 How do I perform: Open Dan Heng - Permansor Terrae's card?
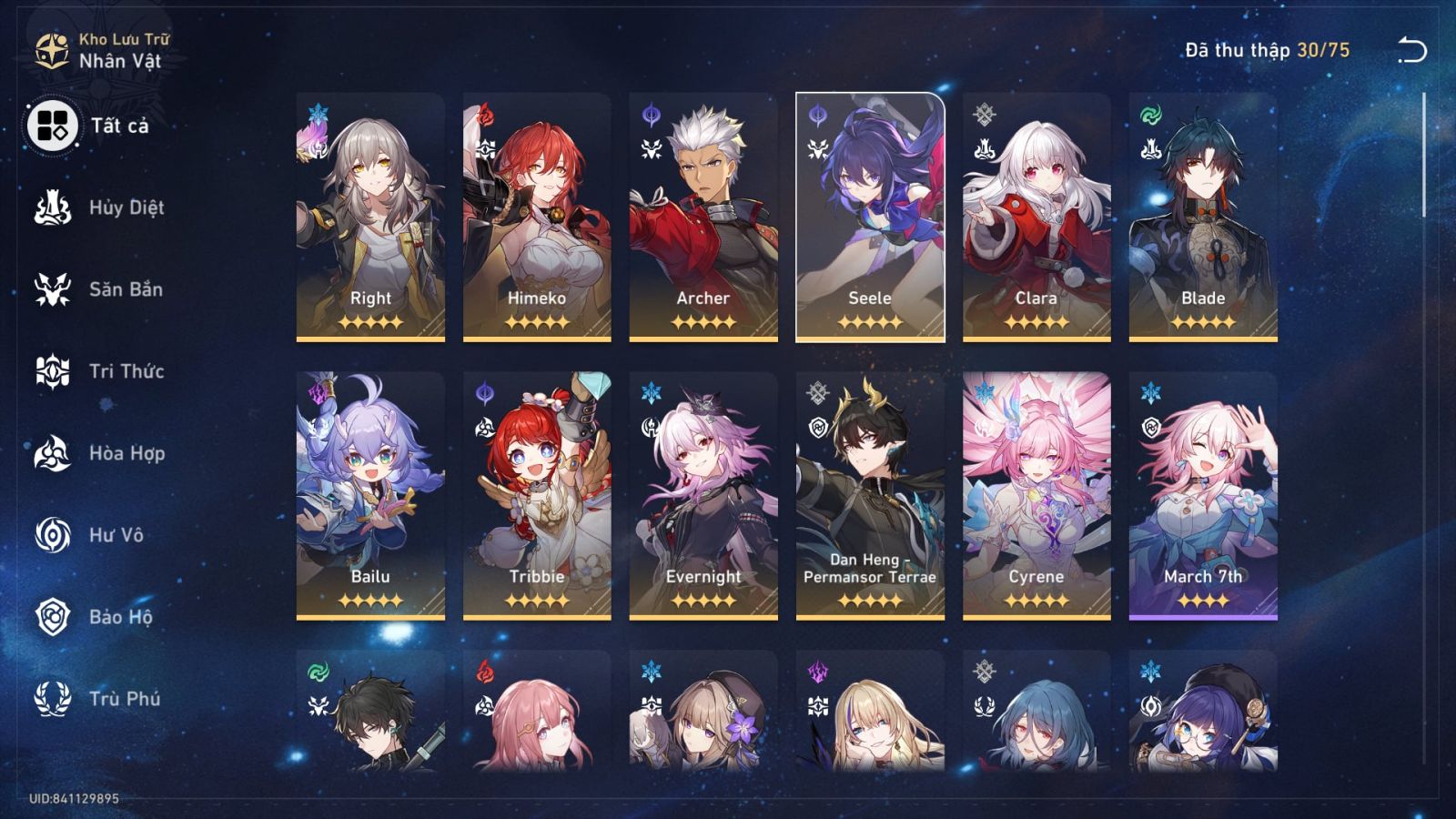click(x=871, y=491)
